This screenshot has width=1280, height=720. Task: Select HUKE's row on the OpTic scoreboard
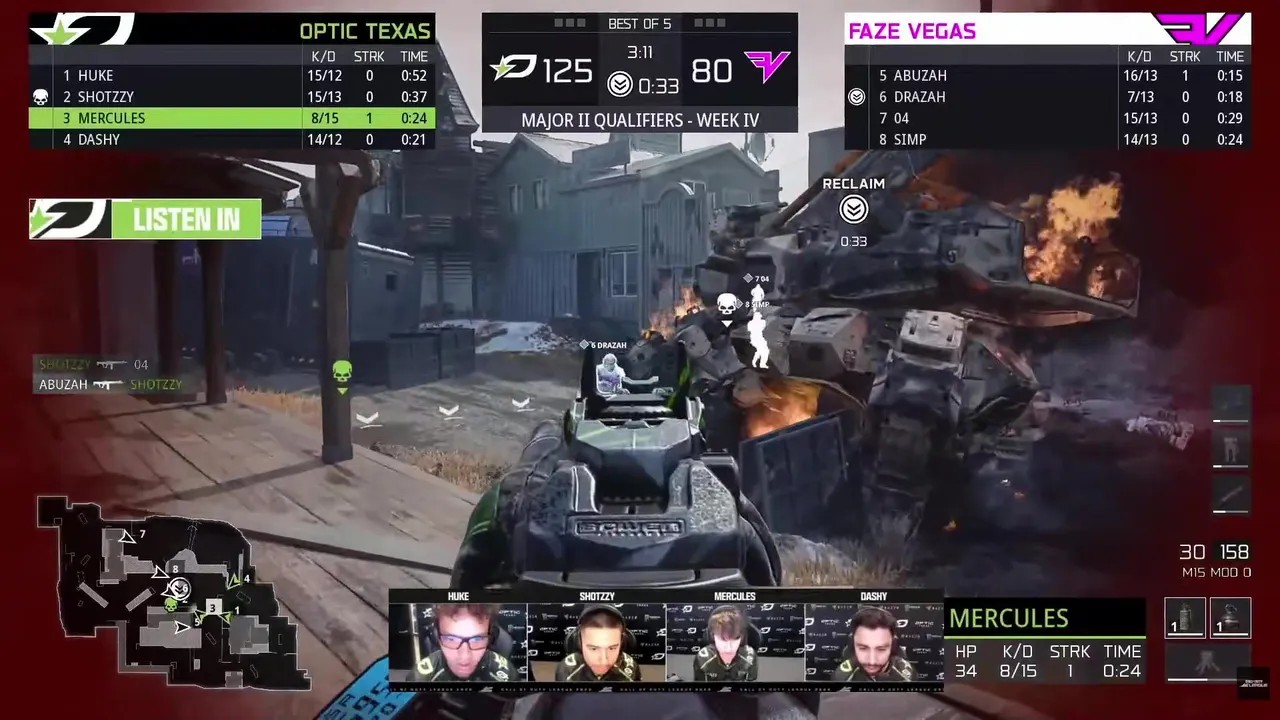(x=232, y=76)
